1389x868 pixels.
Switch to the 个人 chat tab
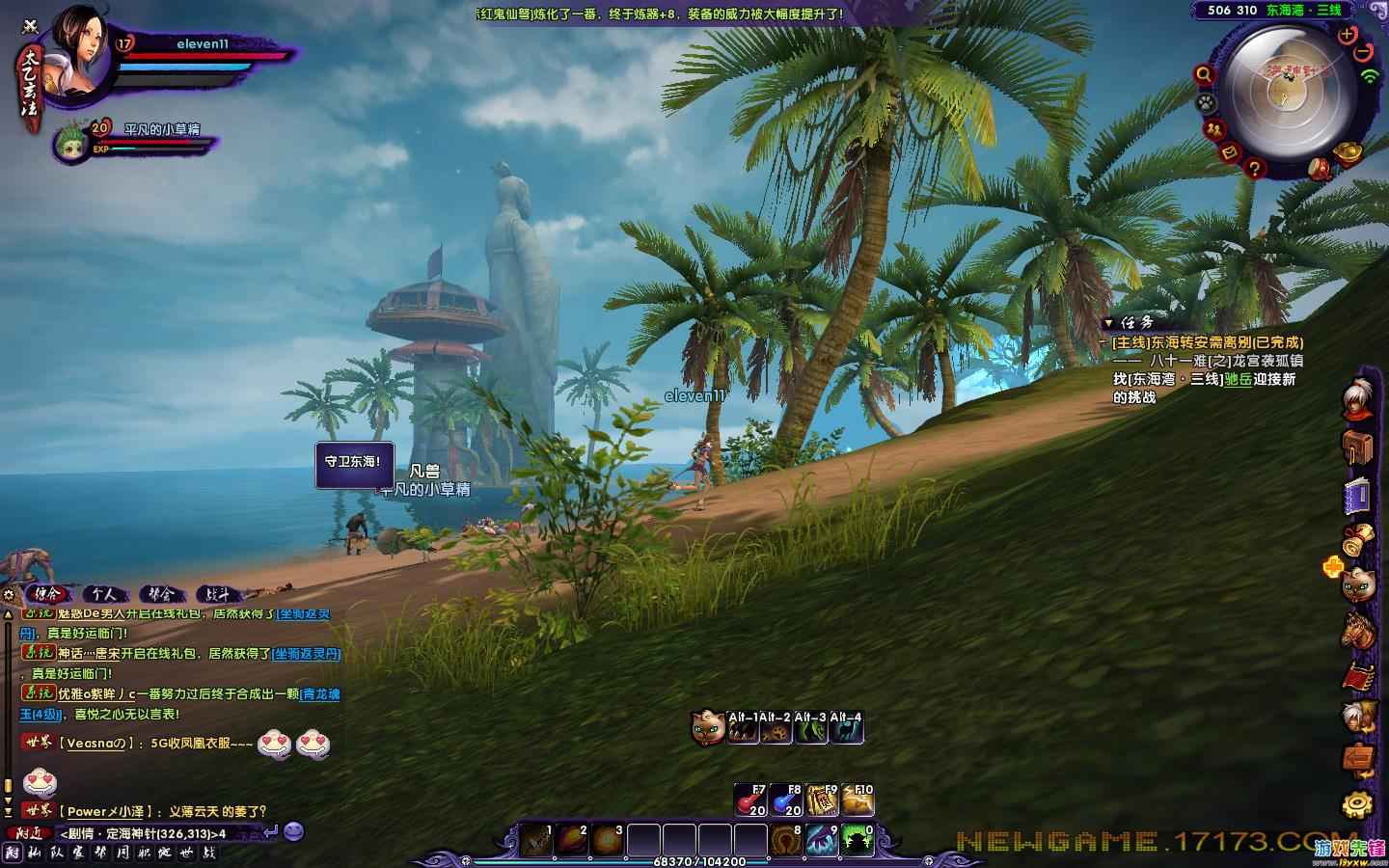(x=104, y=594)
